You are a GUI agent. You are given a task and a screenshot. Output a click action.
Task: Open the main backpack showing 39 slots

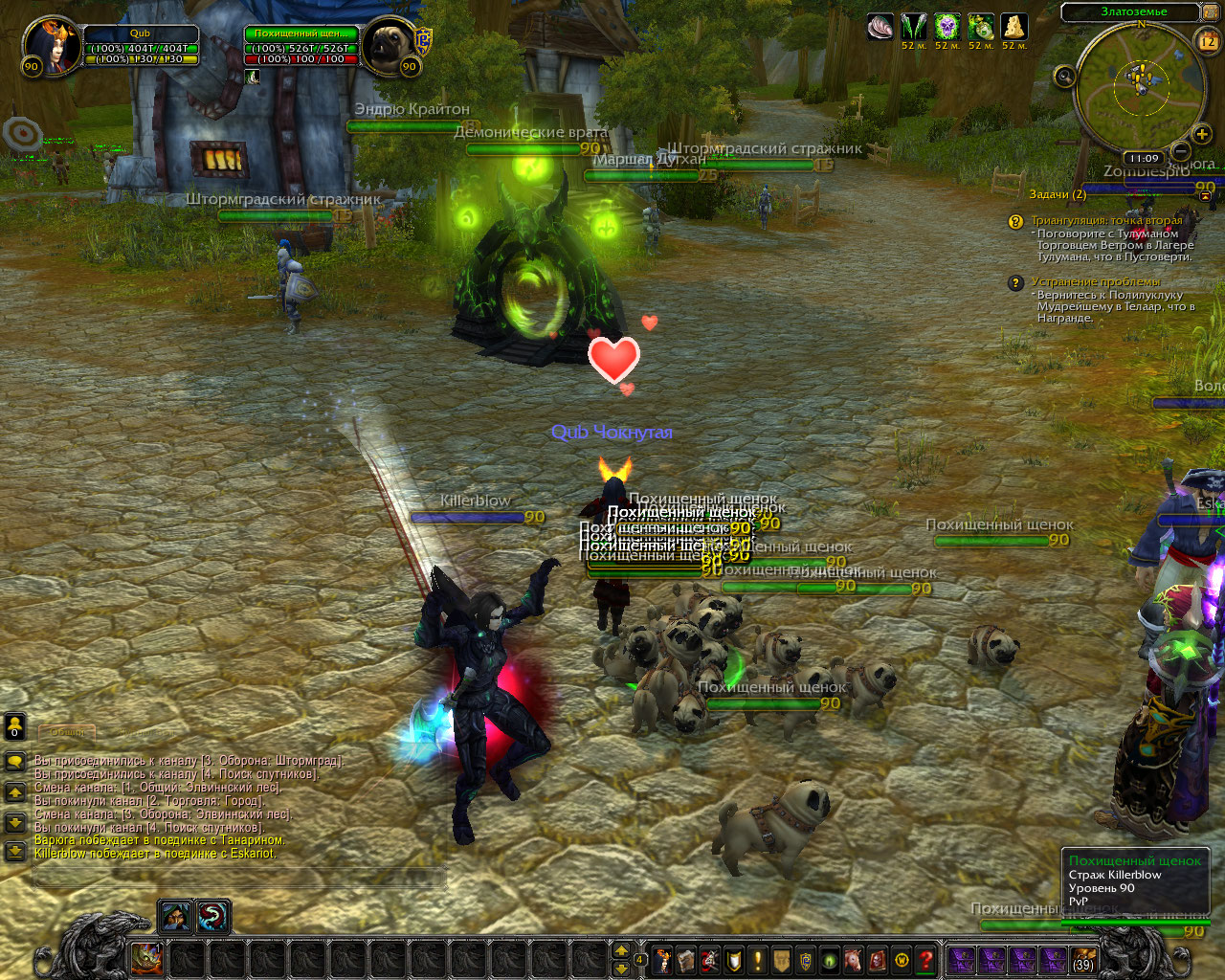click(x=1083, y=960)
